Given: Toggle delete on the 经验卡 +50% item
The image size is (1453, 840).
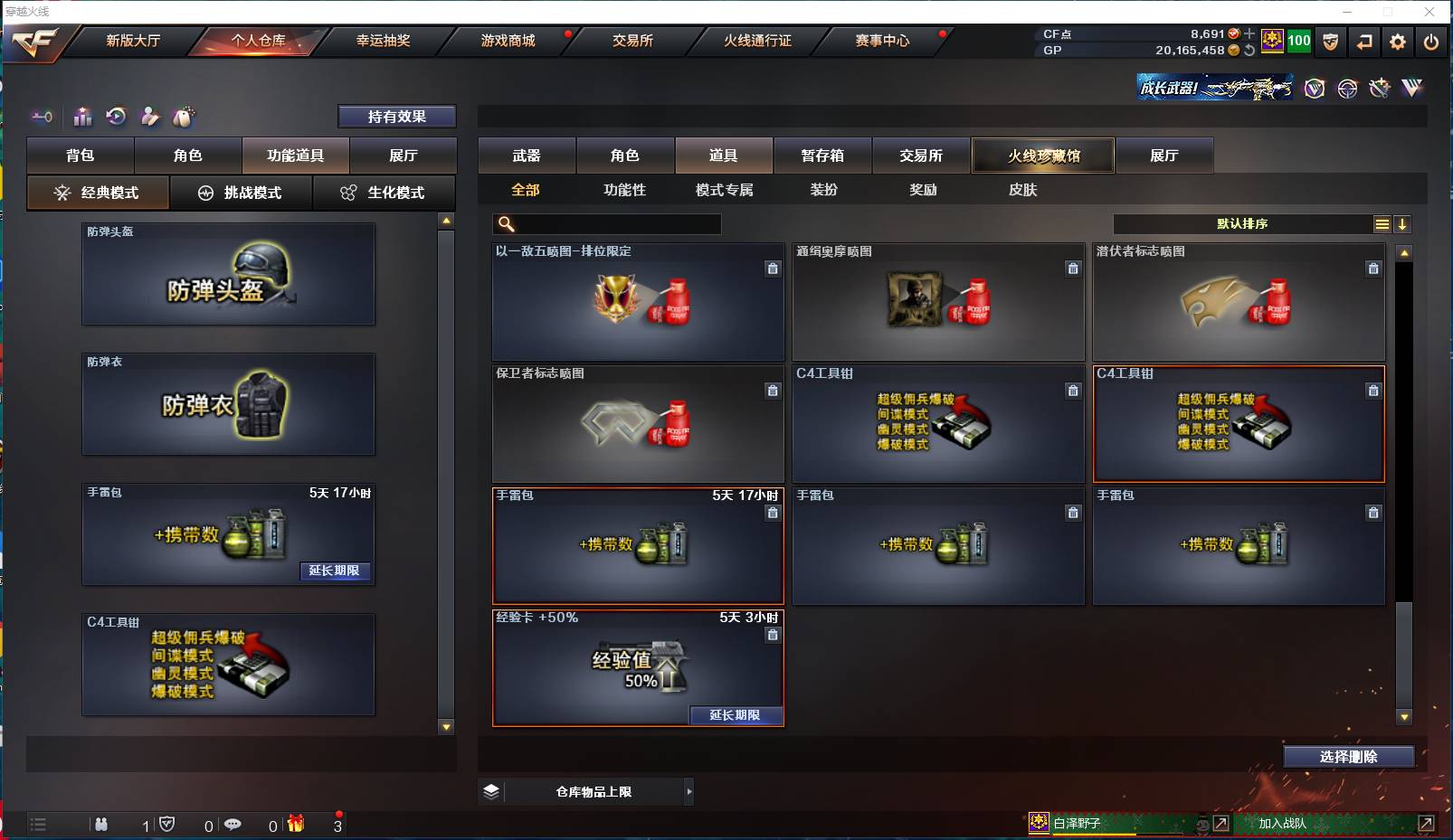Looking at the screenshot, I should [774, 635].
